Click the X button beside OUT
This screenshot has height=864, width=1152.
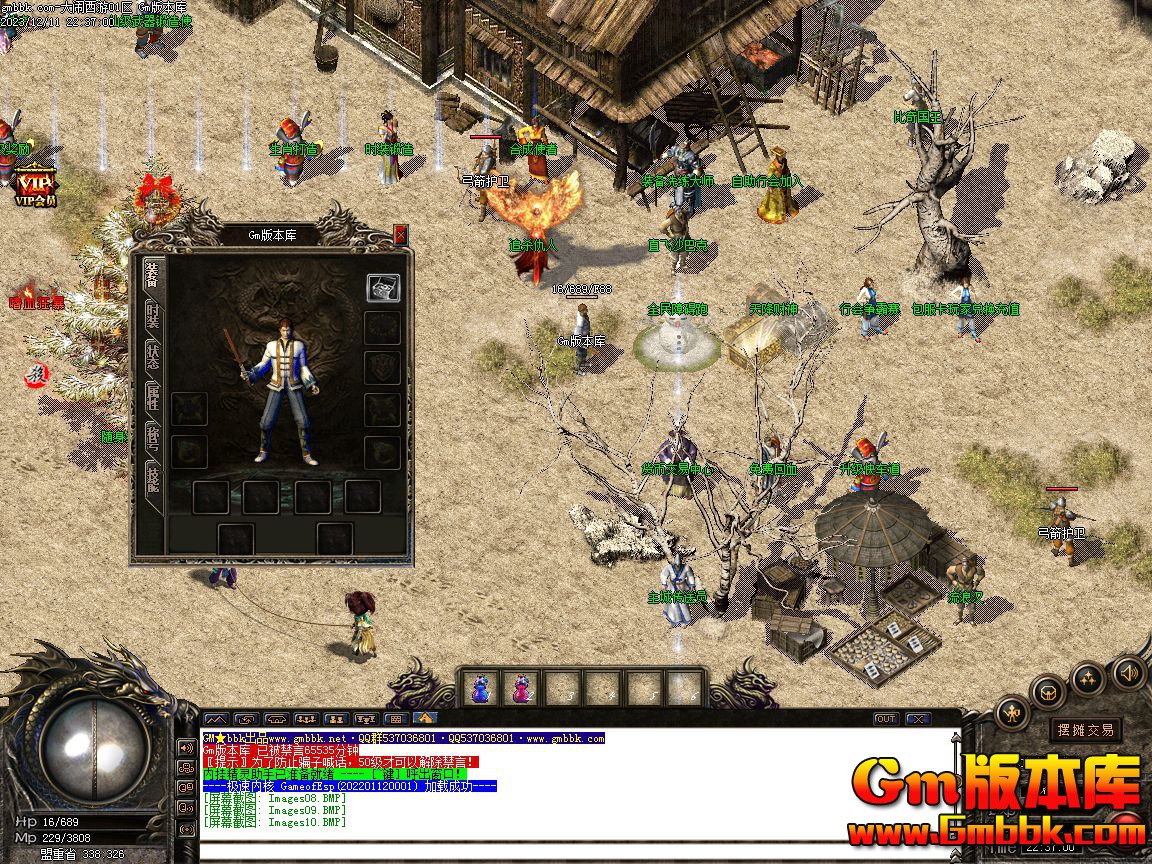pyautogui.click(x=916, y=718)
